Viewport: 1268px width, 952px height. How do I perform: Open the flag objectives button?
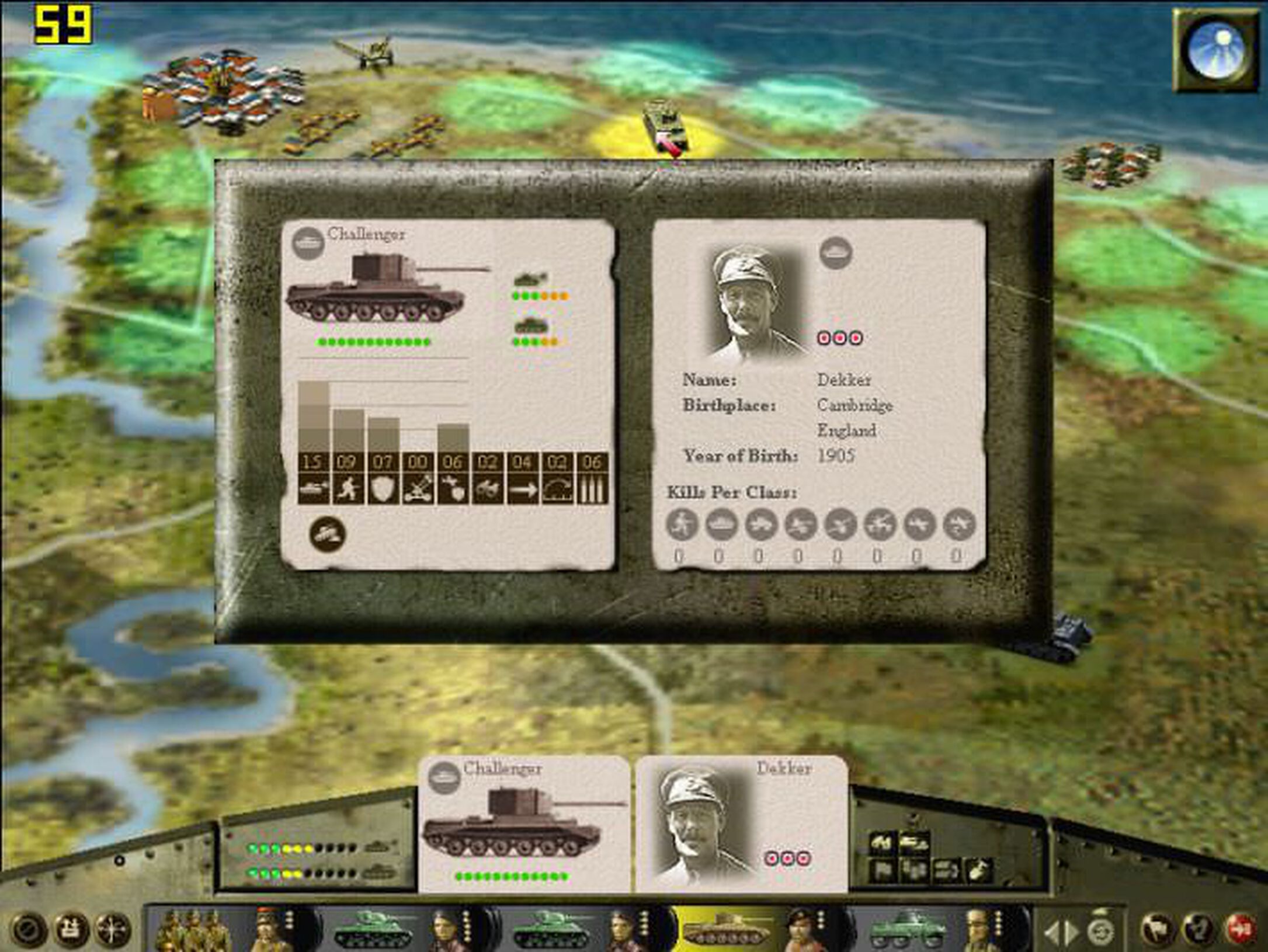coord(1156,929)
